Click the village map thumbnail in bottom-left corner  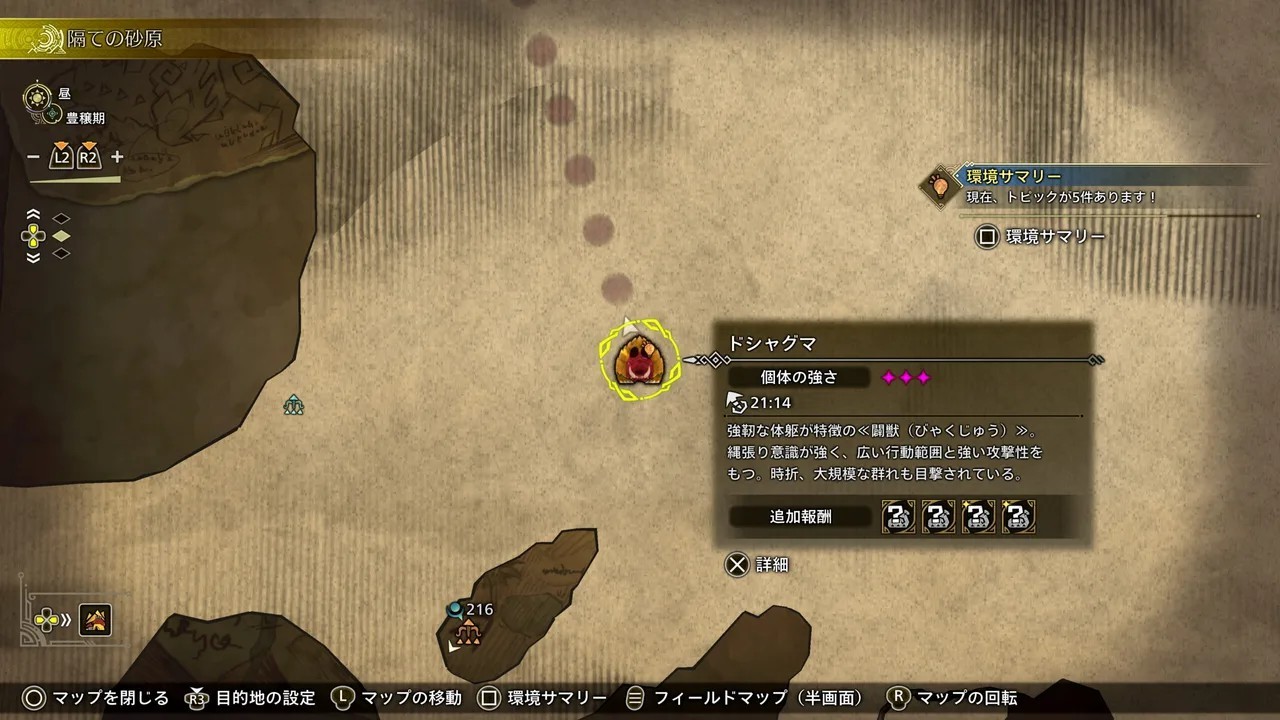(x=95, y=620)
